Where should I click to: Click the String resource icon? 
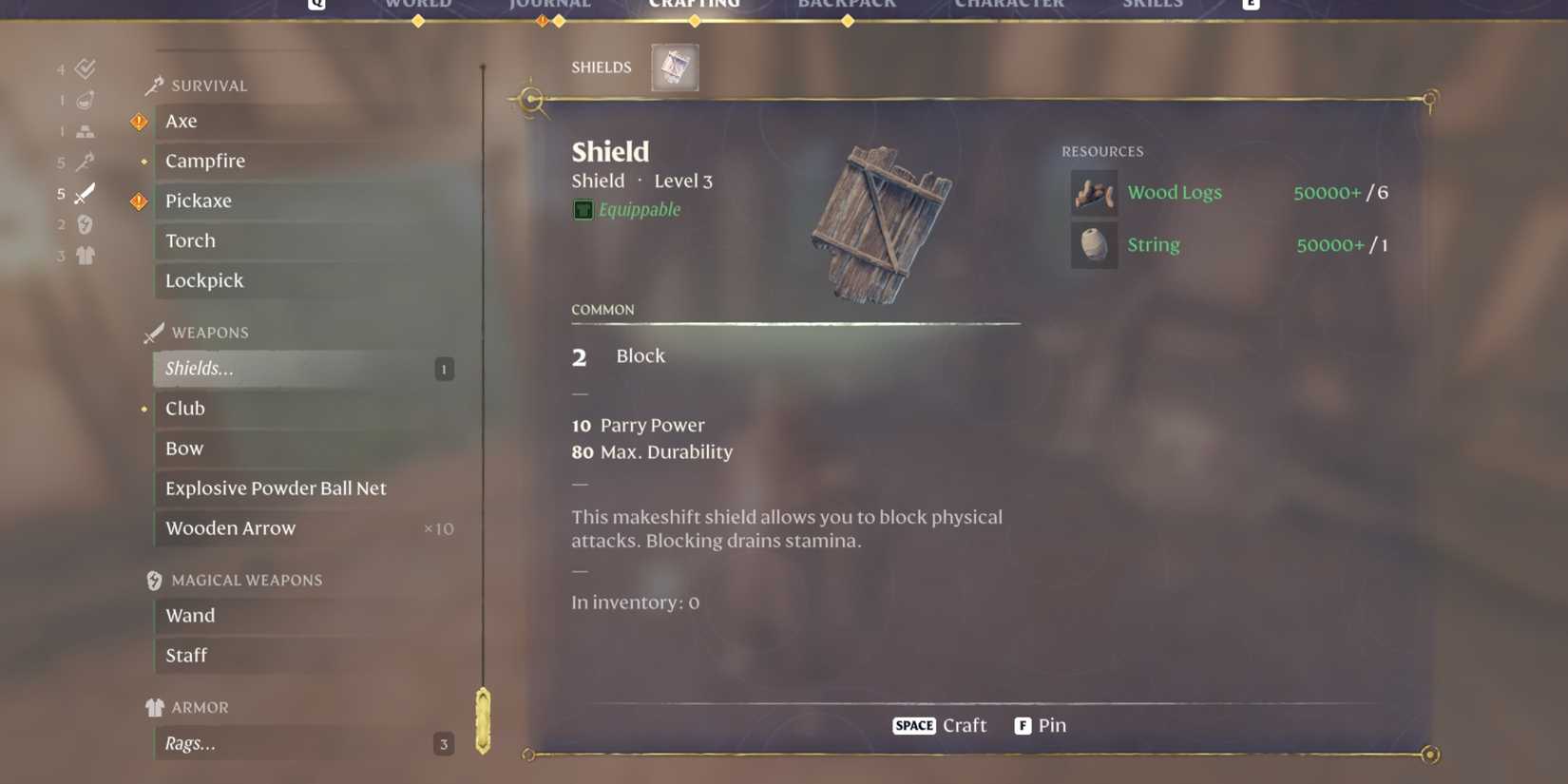tap(1094, 245)
